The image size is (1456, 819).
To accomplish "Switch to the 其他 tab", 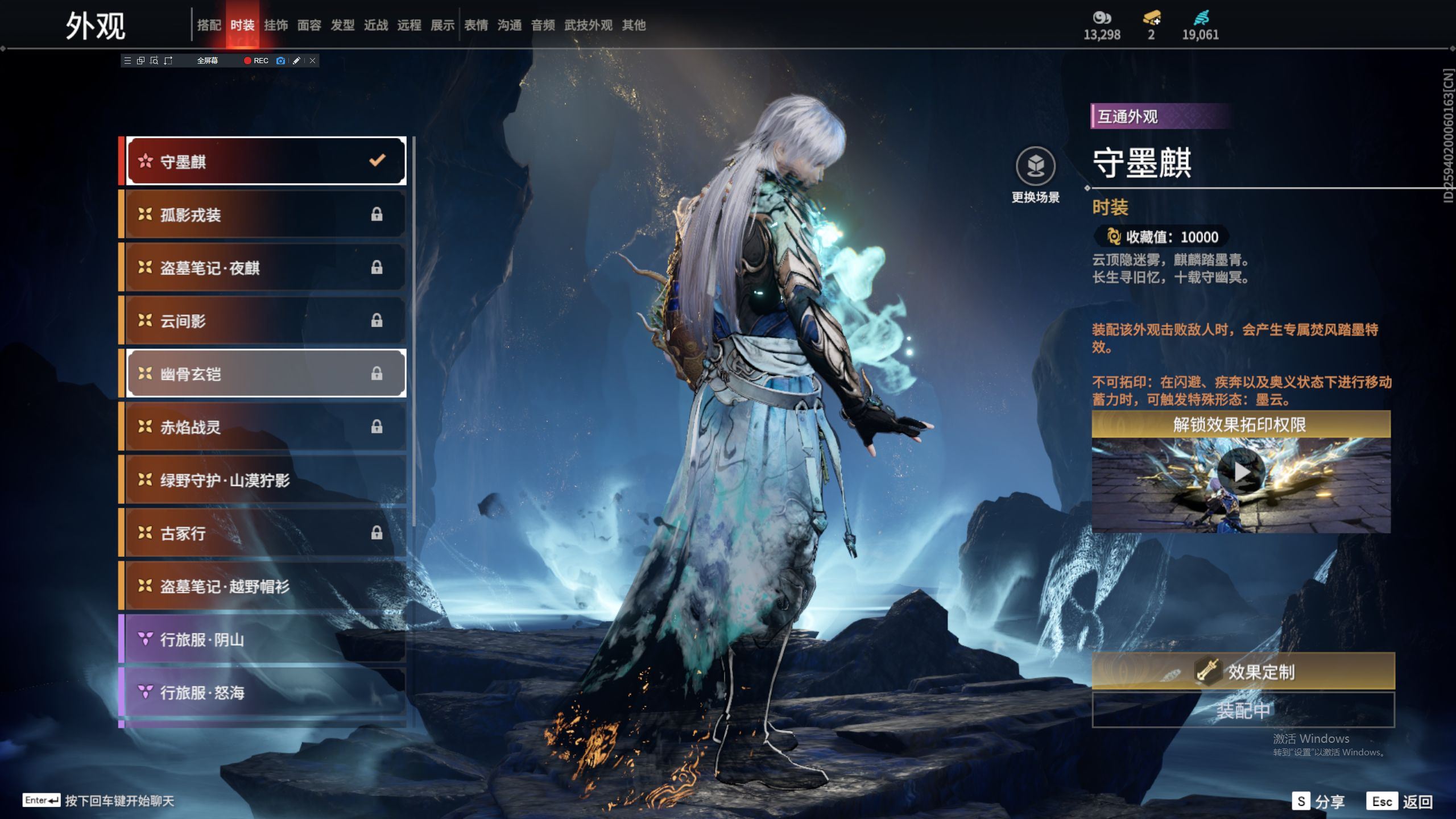I will [634, 25].
